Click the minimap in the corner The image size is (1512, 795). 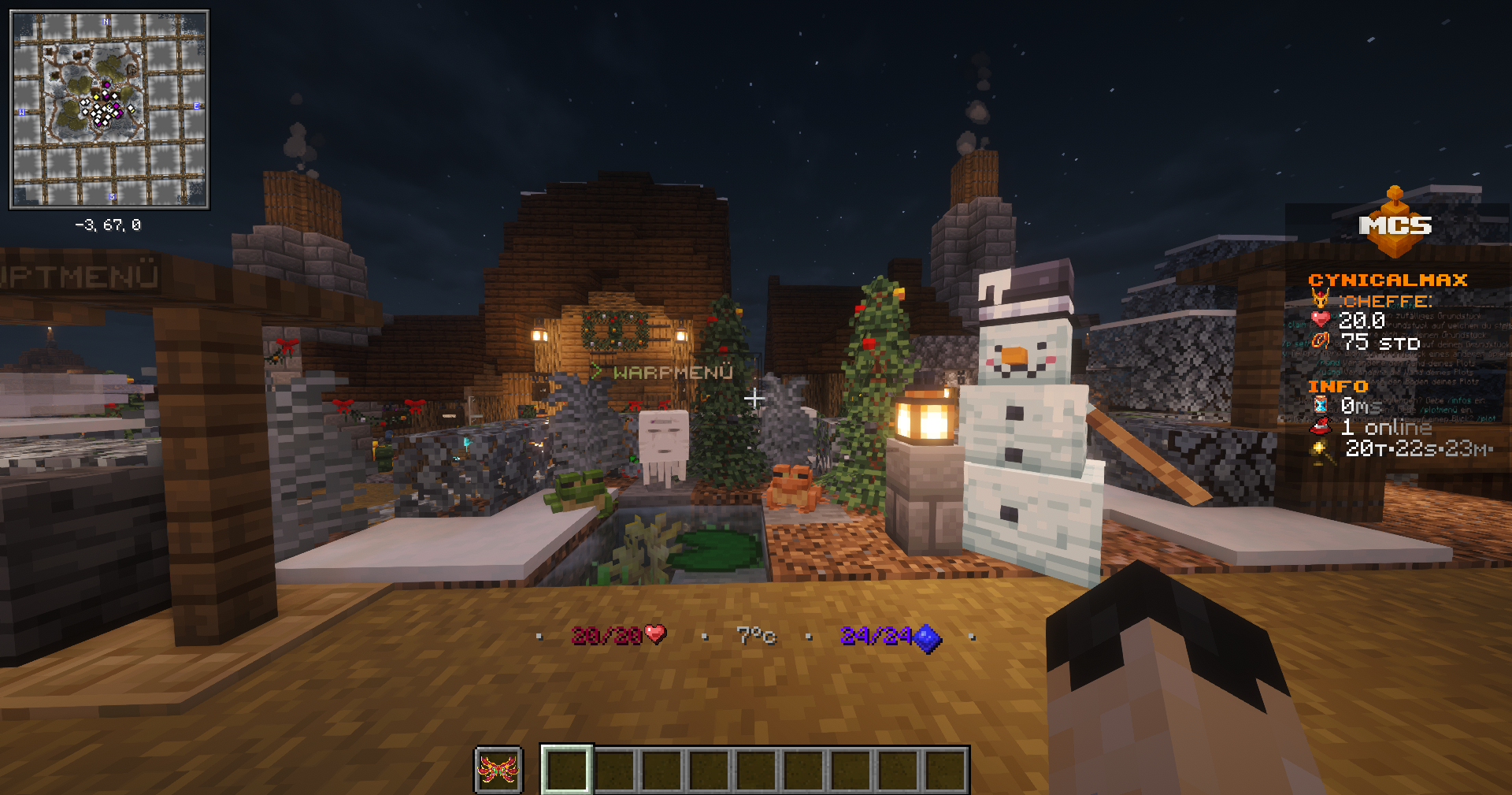point(109,110)
